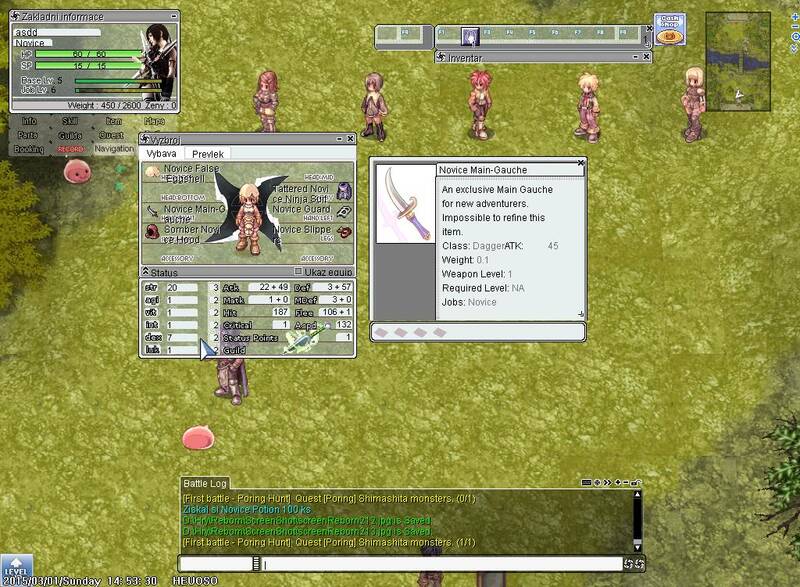Collapse the Status panel with its arrow
Viewport: 800px width, 587px height.
tap(145, 272)
